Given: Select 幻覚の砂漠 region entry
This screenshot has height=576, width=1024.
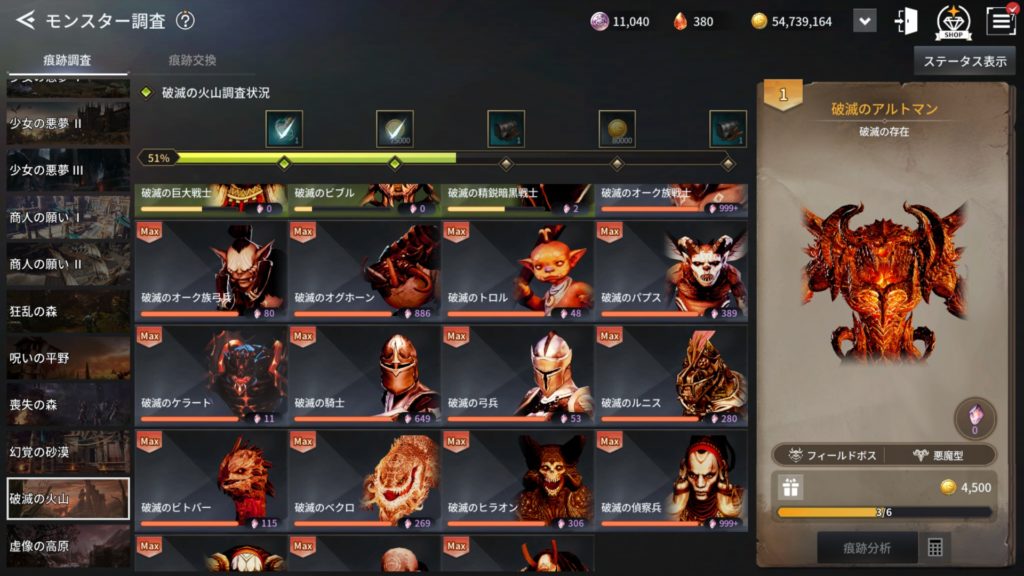Looking at the screenshot, I should (x=68, y=452).
